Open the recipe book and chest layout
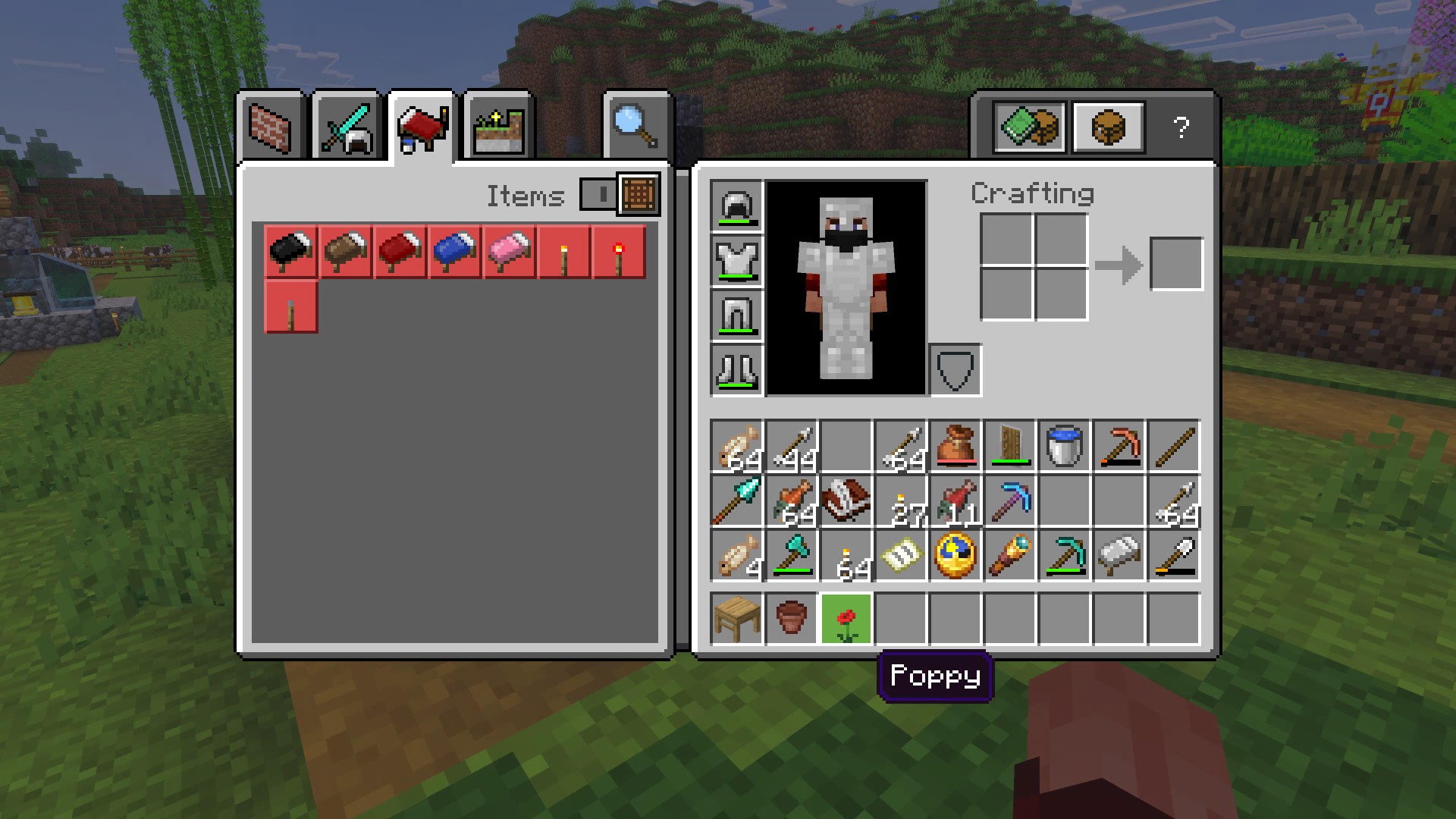1456x819 pixels. pos(1029,127)
